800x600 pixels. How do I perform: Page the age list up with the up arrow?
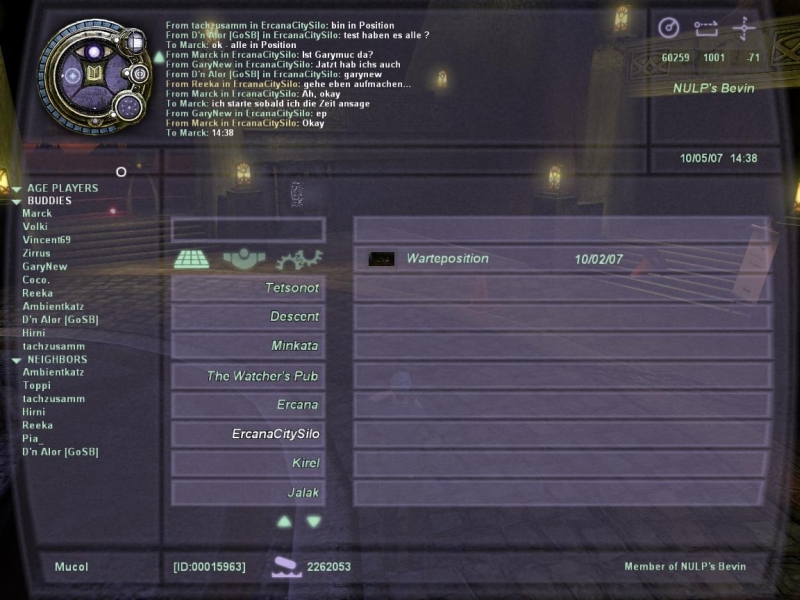284,521
